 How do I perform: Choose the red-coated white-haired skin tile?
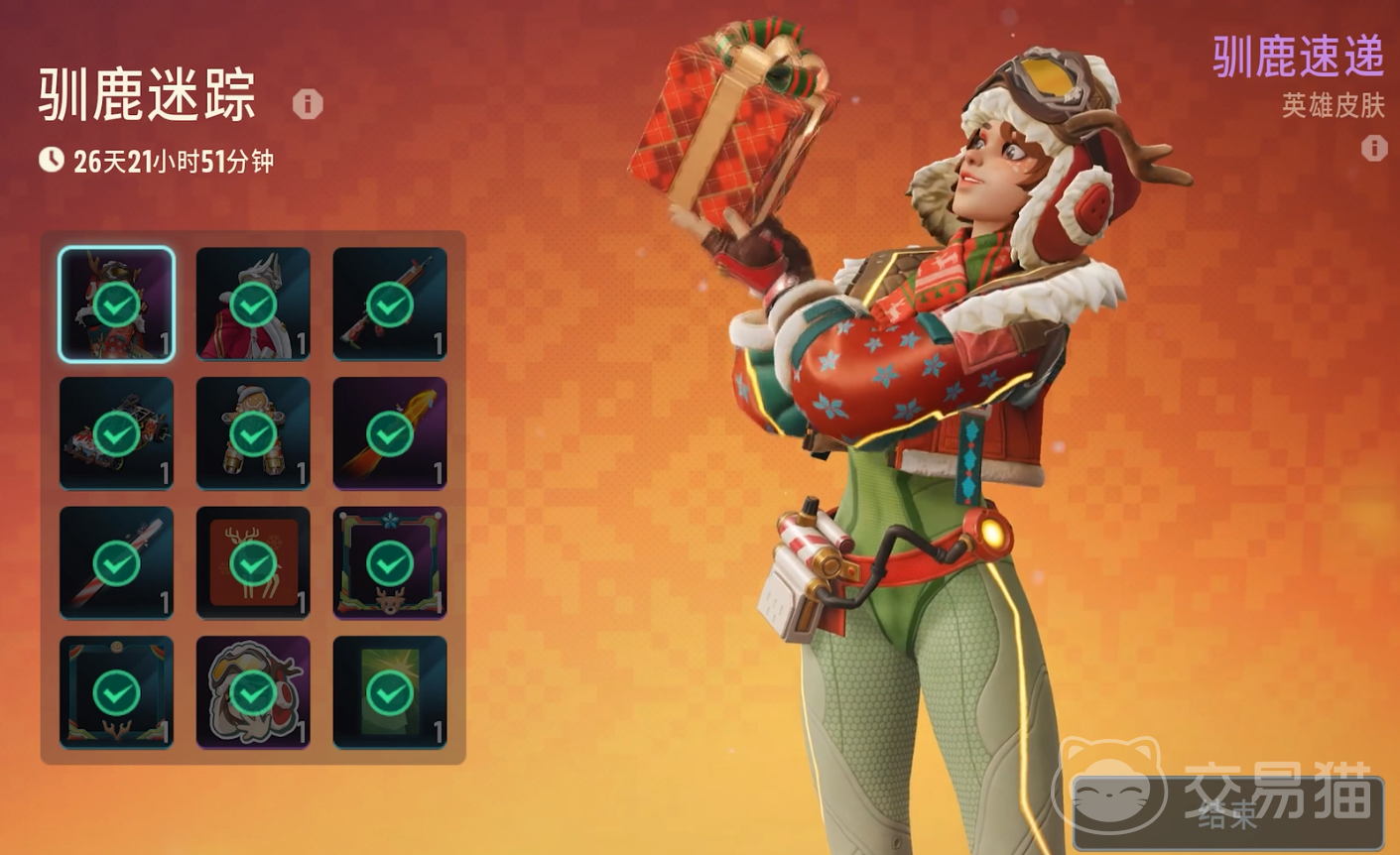(x=253, y=304)
